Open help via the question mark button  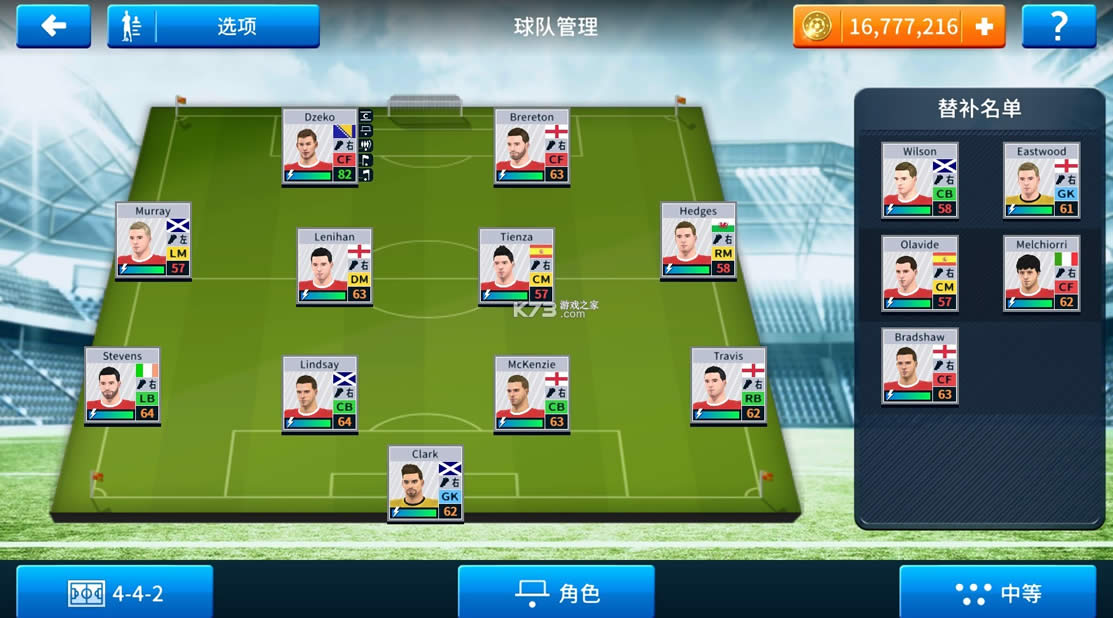coord(1058,26)
